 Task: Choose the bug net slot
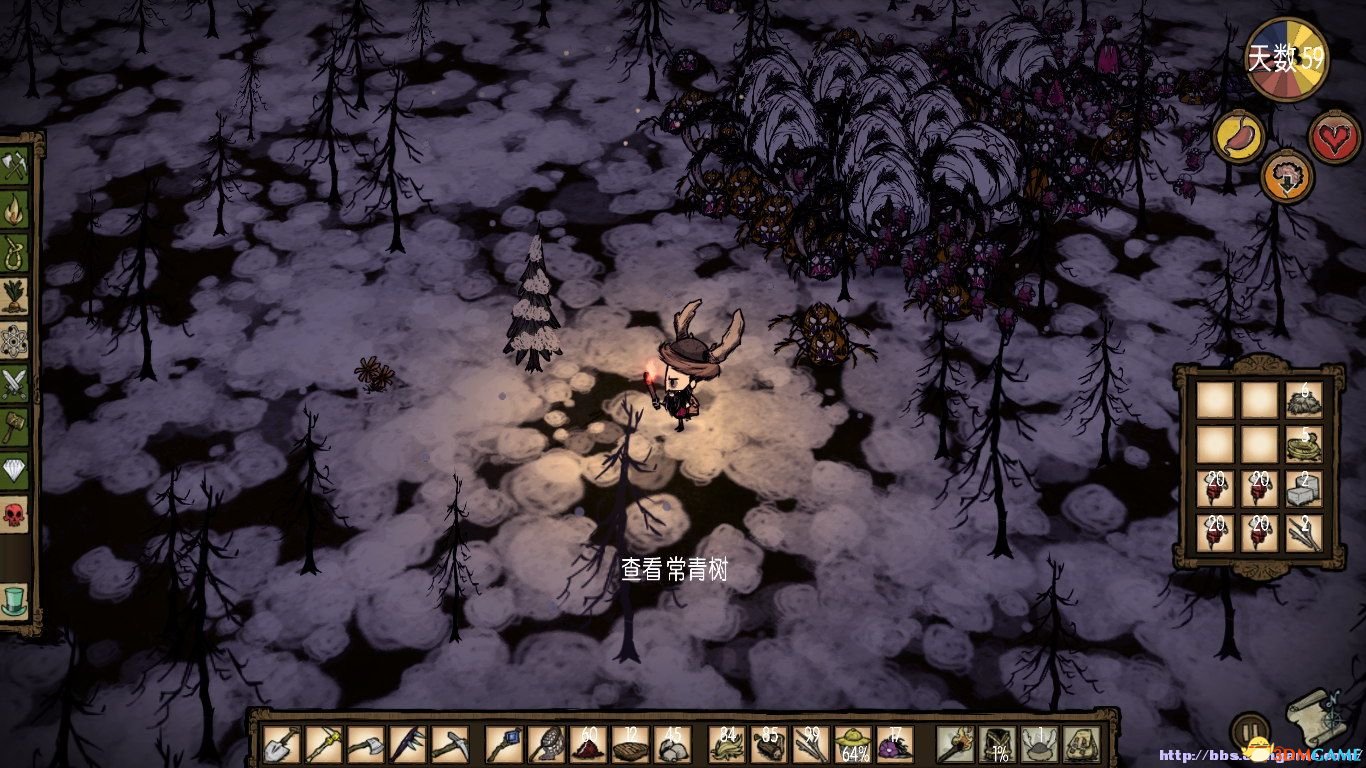click(x=546, y=745)
